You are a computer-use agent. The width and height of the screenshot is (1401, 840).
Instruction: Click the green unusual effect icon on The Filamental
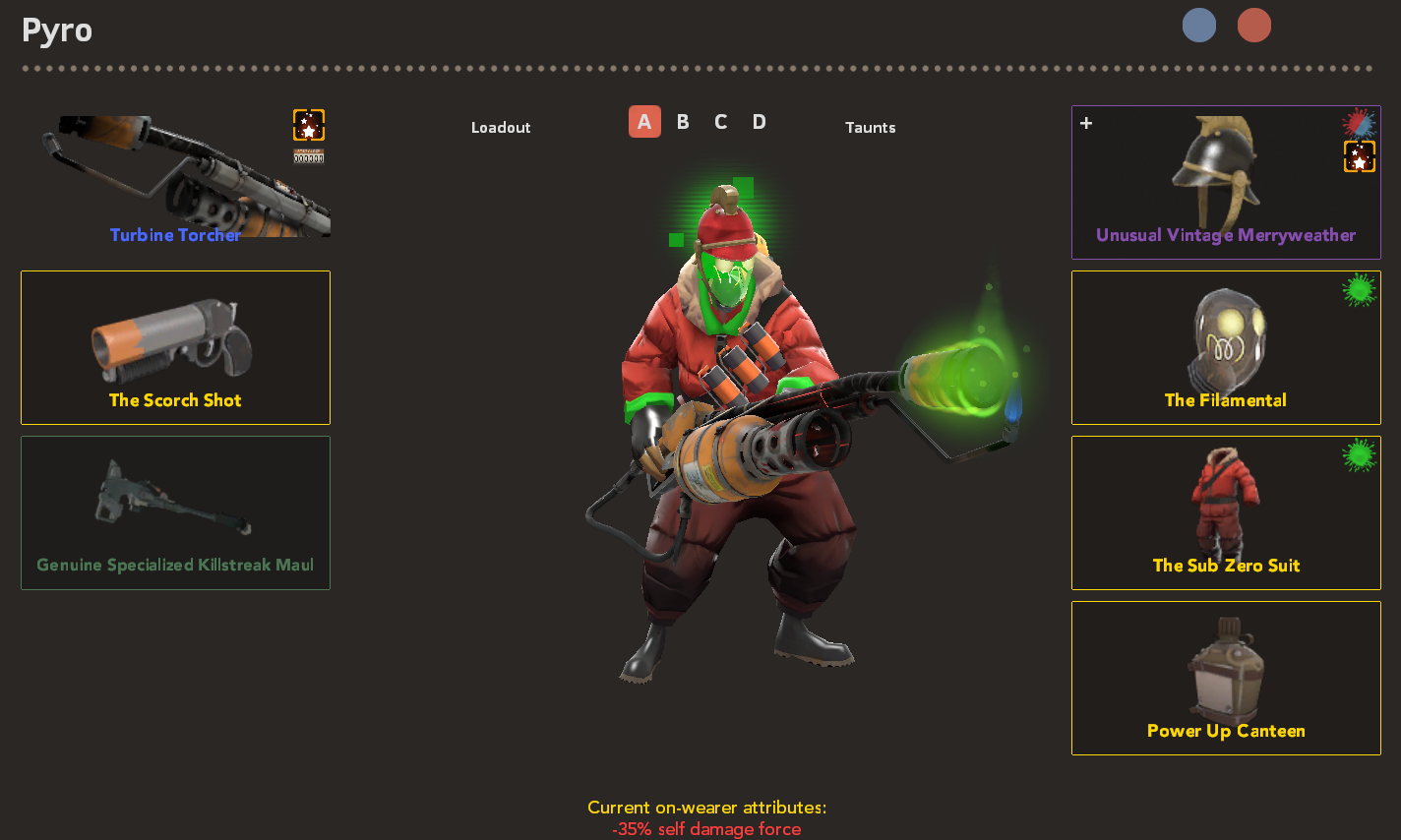point(1360,287)
